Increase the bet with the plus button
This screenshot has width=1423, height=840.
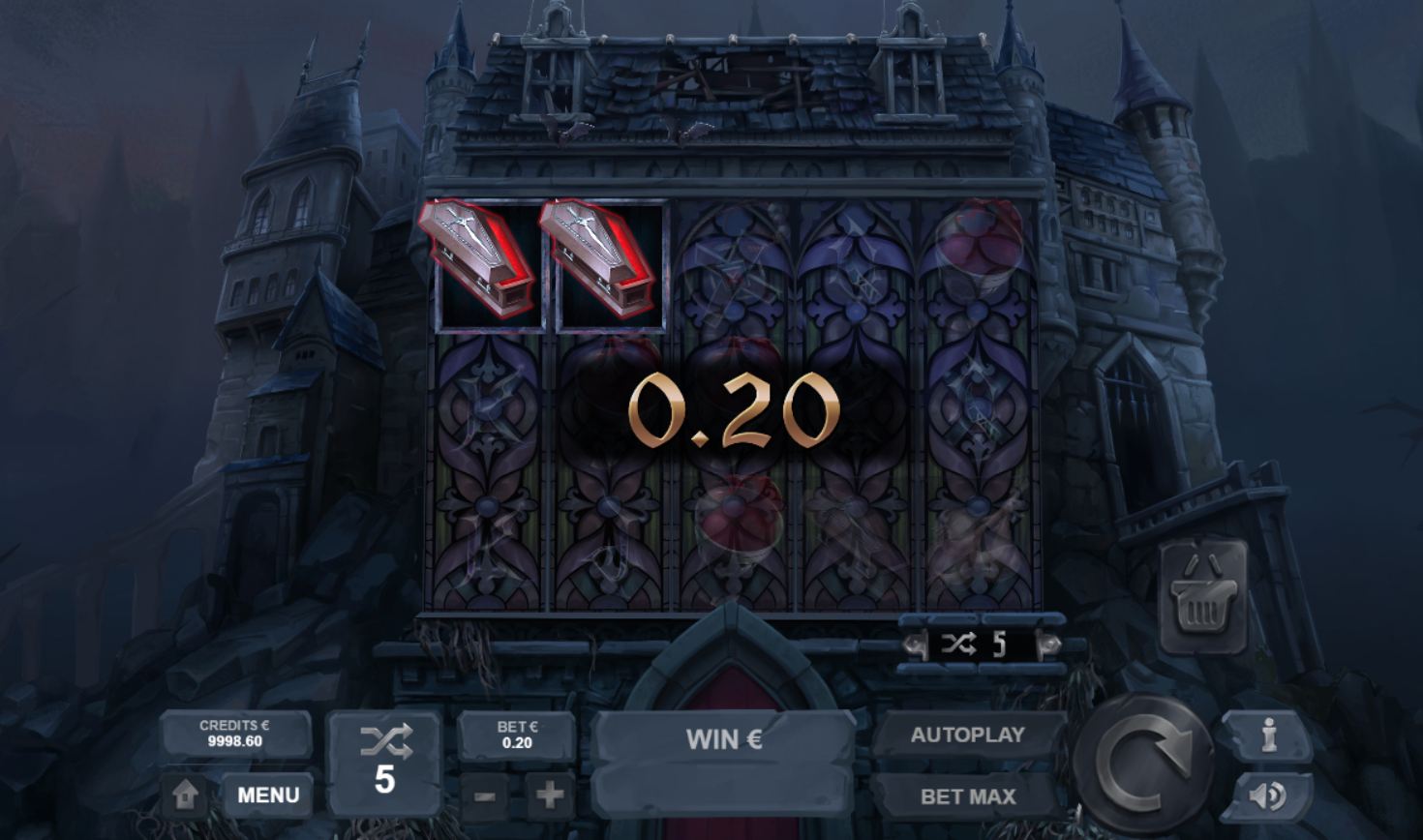tap(549, 795)
